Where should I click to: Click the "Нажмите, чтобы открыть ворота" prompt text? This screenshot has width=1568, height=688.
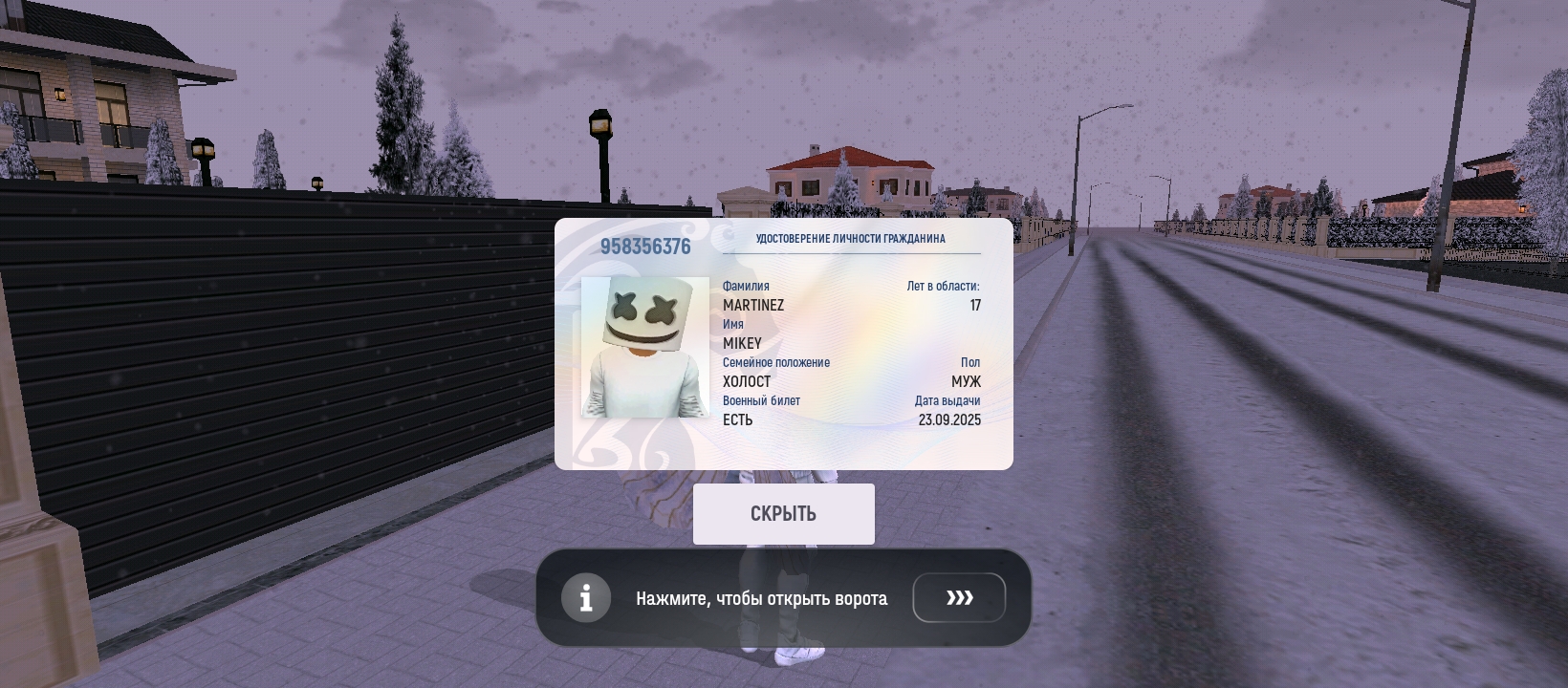(761, 597)
